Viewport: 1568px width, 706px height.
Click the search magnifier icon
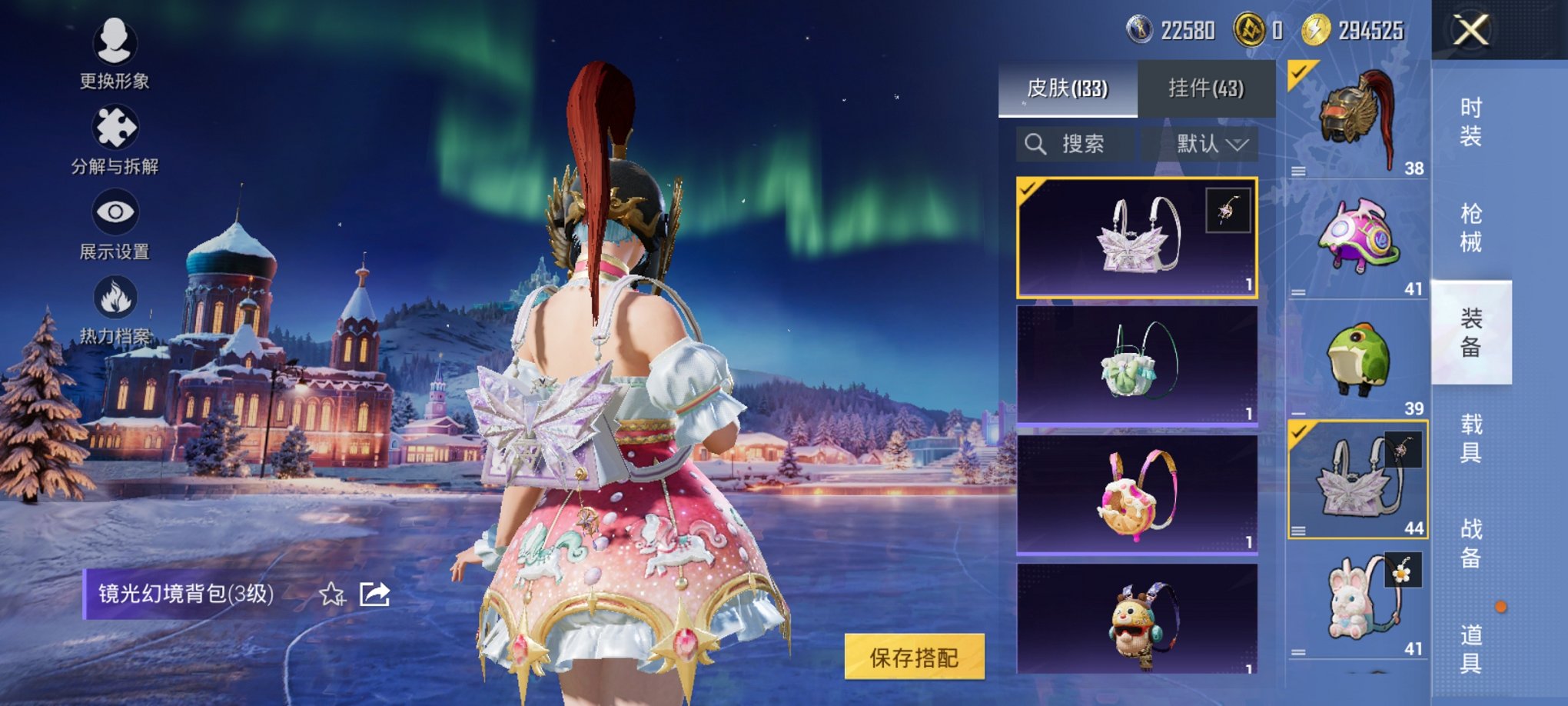pyautogui.click(x=1037, y=143)
